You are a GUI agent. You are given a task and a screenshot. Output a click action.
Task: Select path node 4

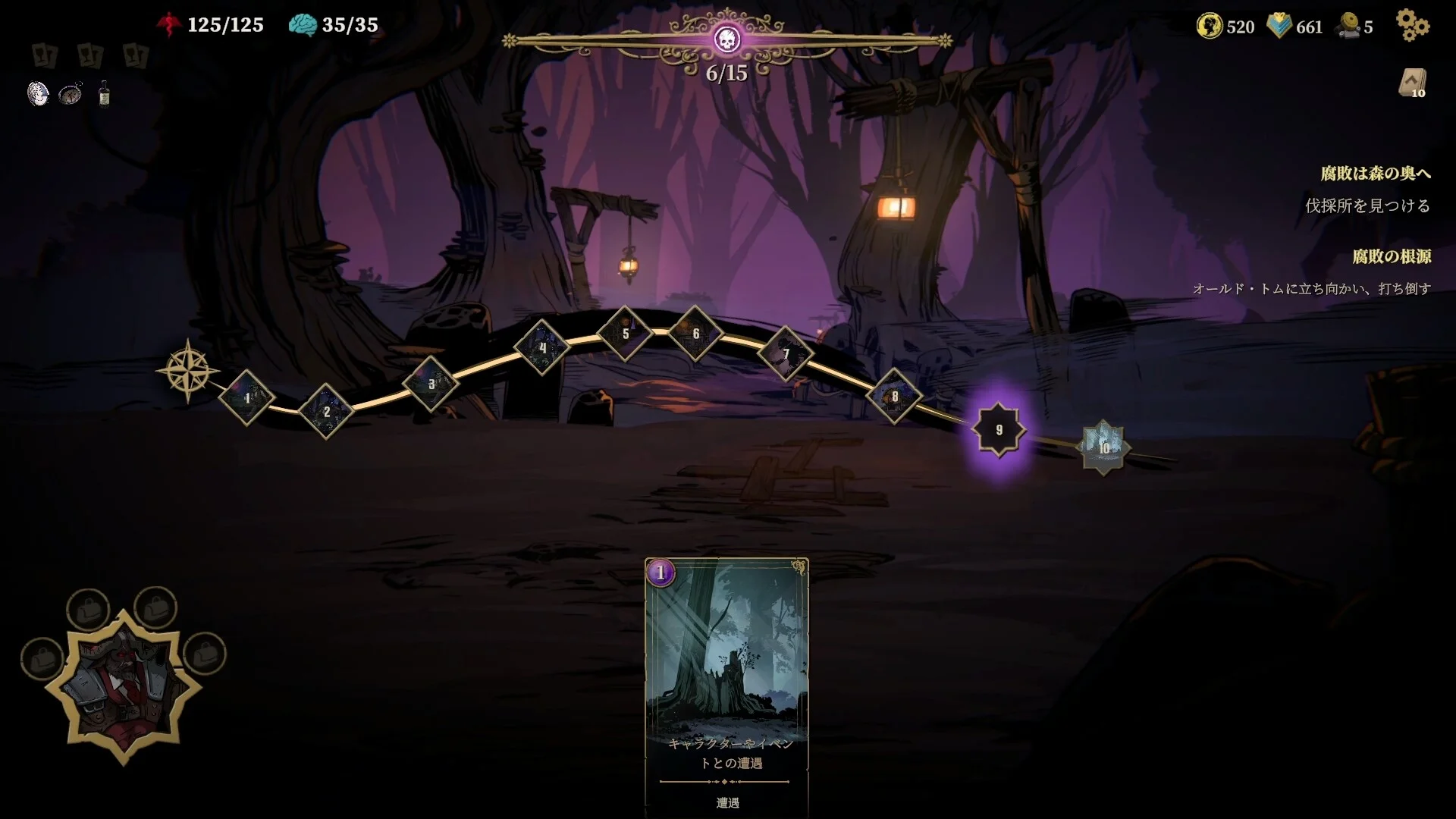pos(542,348)
